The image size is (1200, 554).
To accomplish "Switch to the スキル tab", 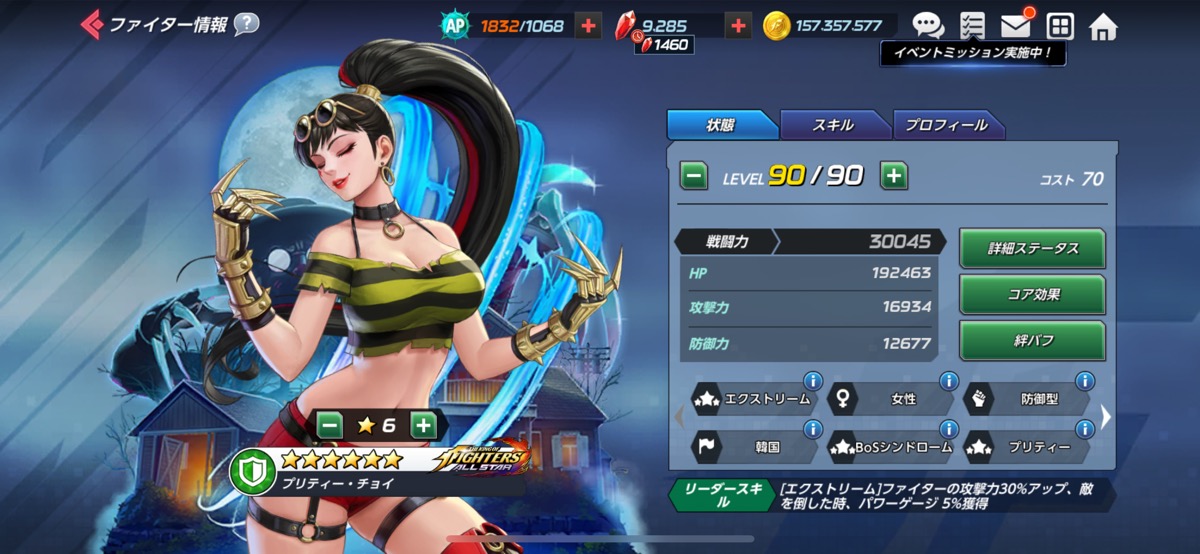I will pyautogui.click(x=833, y=125).
